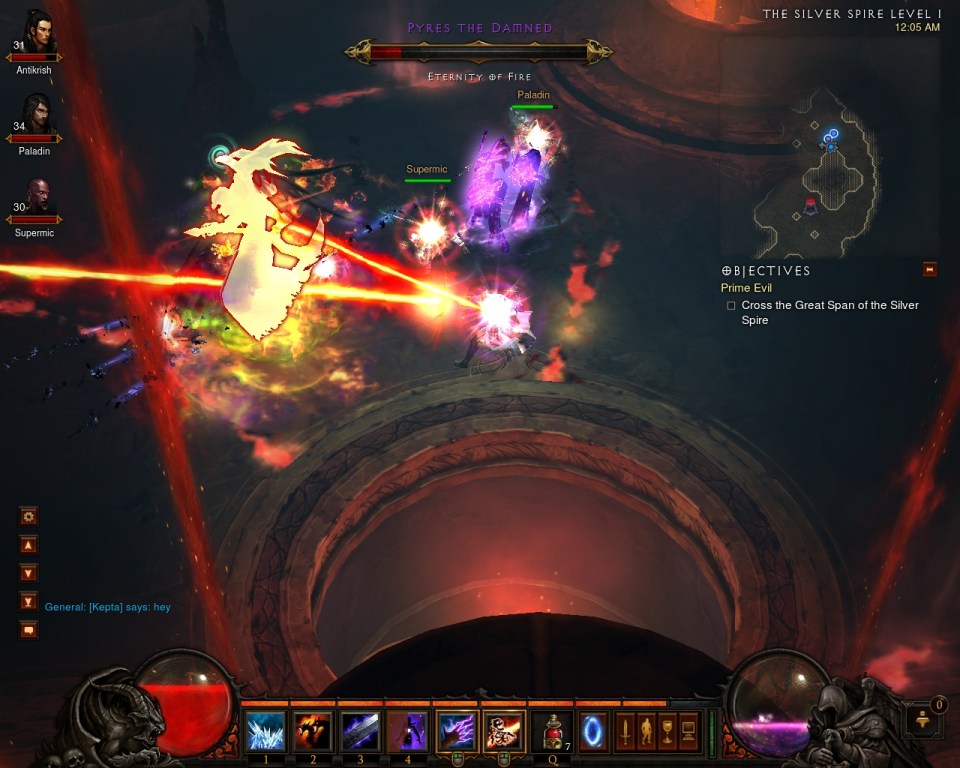
Task: Open the sword skills menu button
Action: click(625, 731)
